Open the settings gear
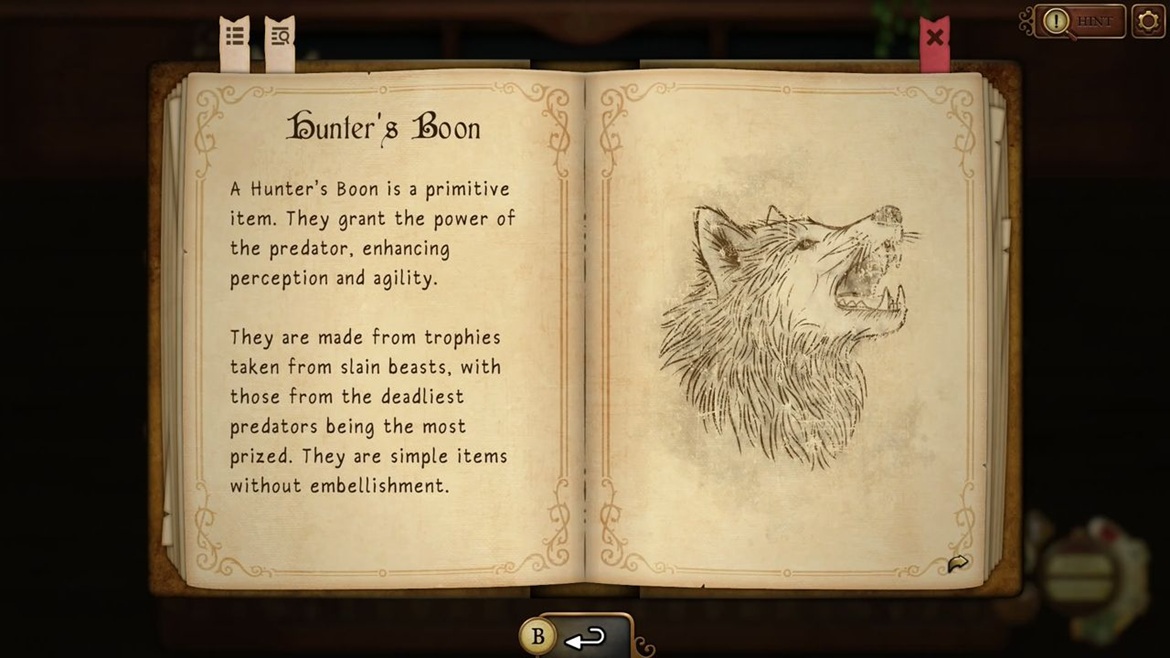Image resolution: width=1170 pixels, height=658 pixels. tap(1149, 21)
